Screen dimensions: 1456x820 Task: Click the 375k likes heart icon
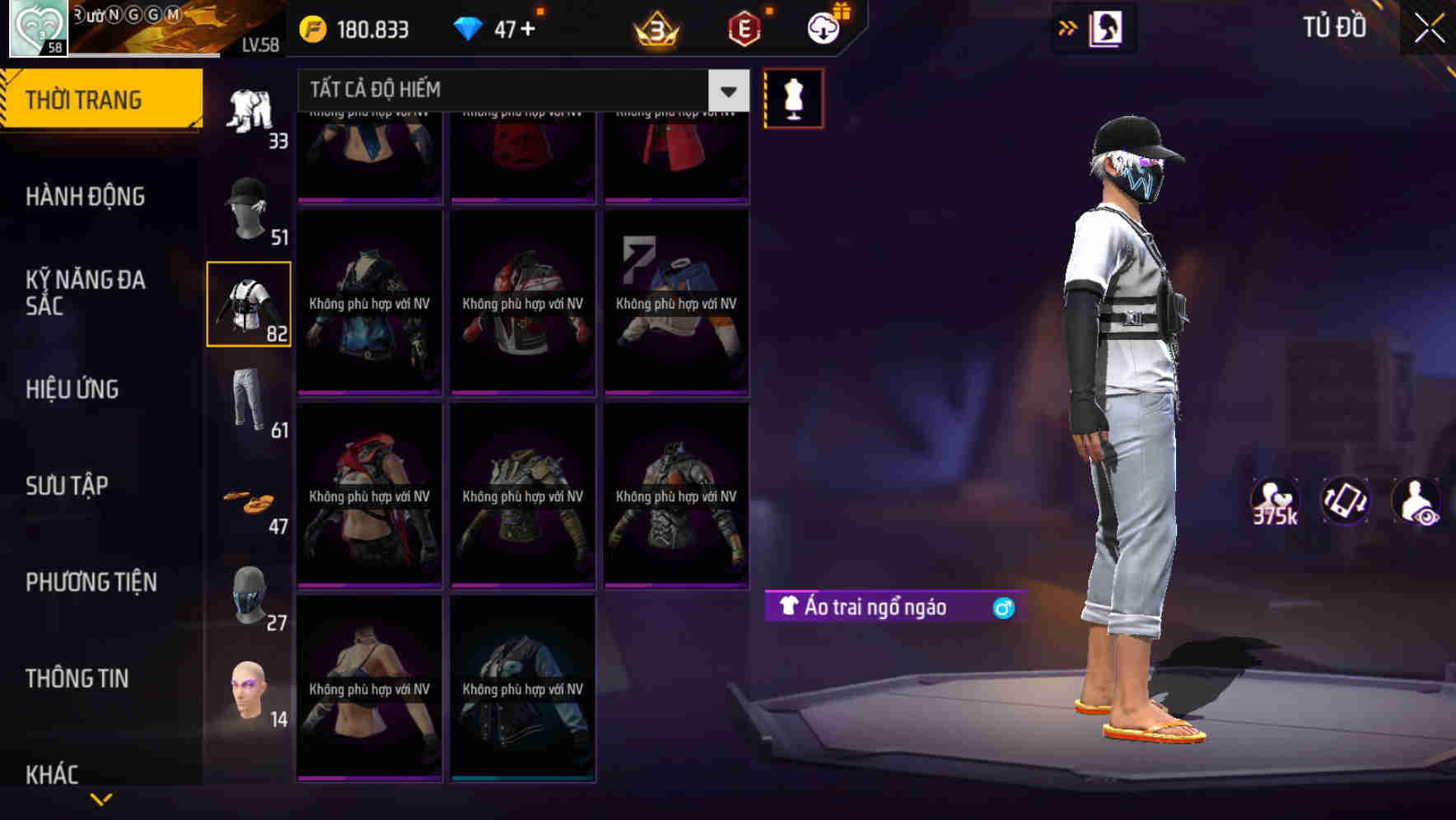[x=1275, y=501]
